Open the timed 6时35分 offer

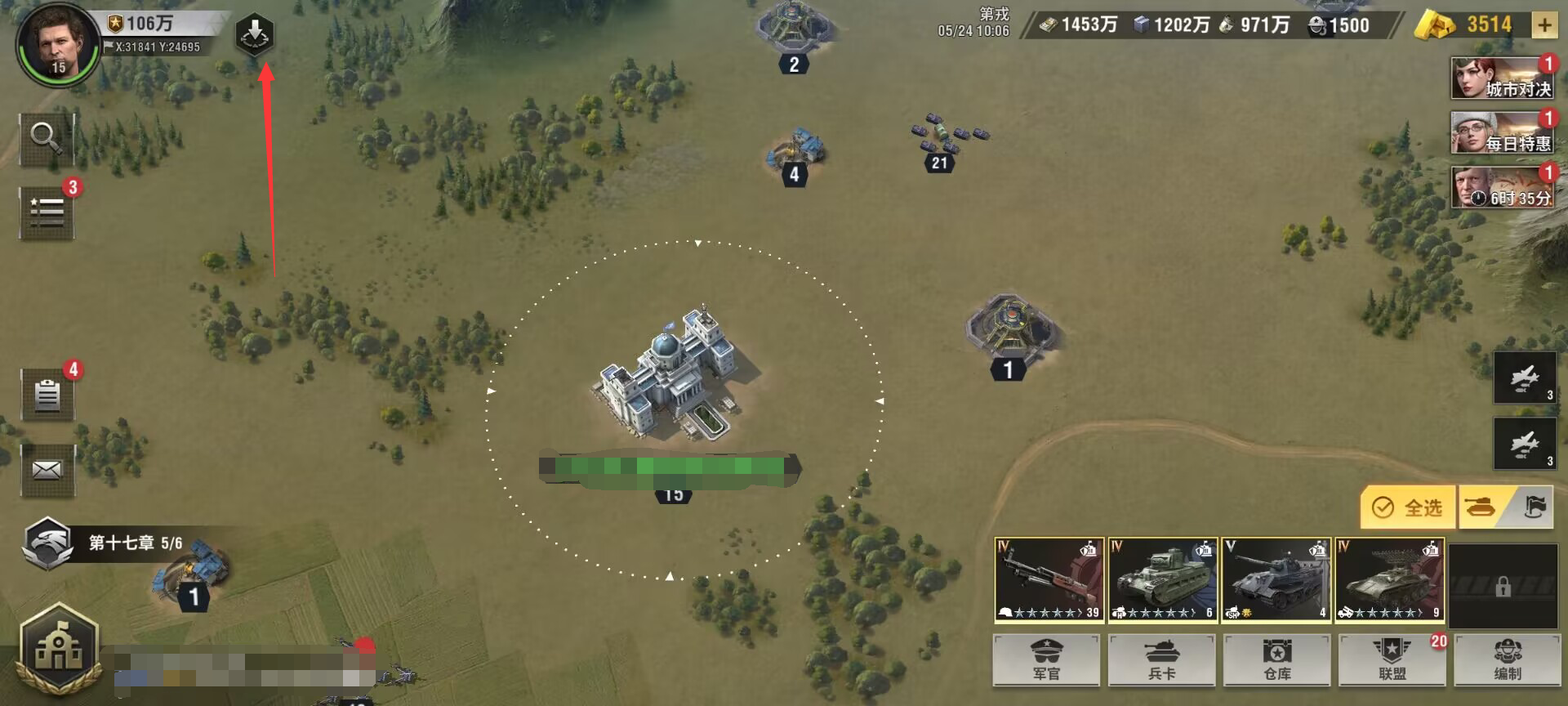(1501, 188)
